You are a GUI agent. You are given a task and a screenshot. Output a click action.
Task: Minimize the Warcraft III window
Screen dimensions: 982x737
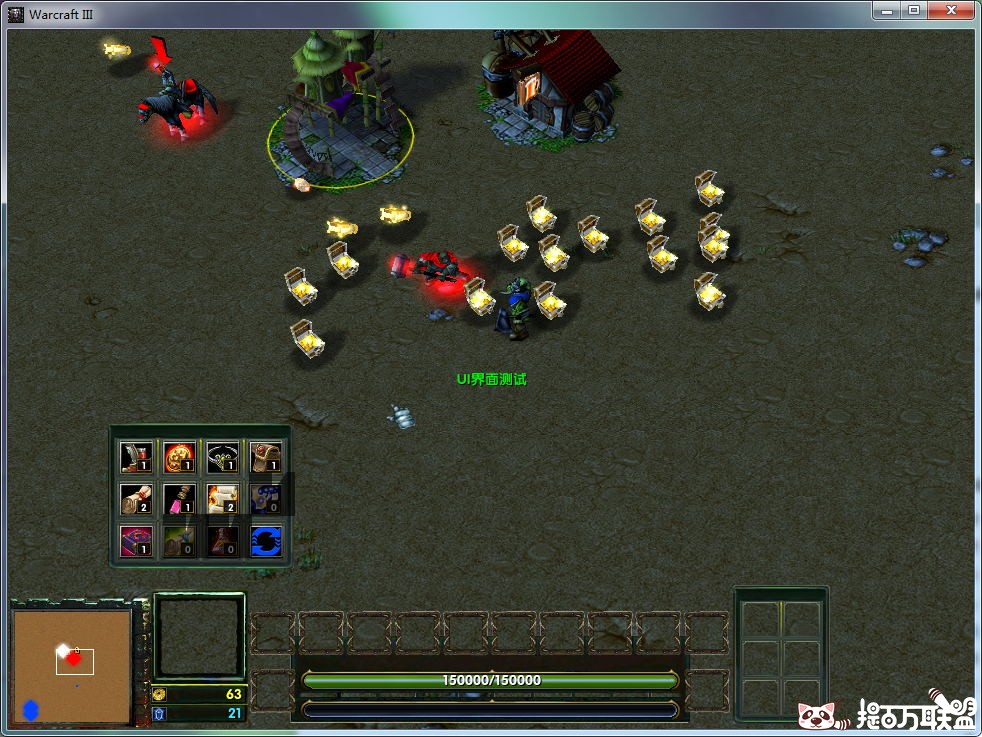pyautogui.click(x=886, y=10)
